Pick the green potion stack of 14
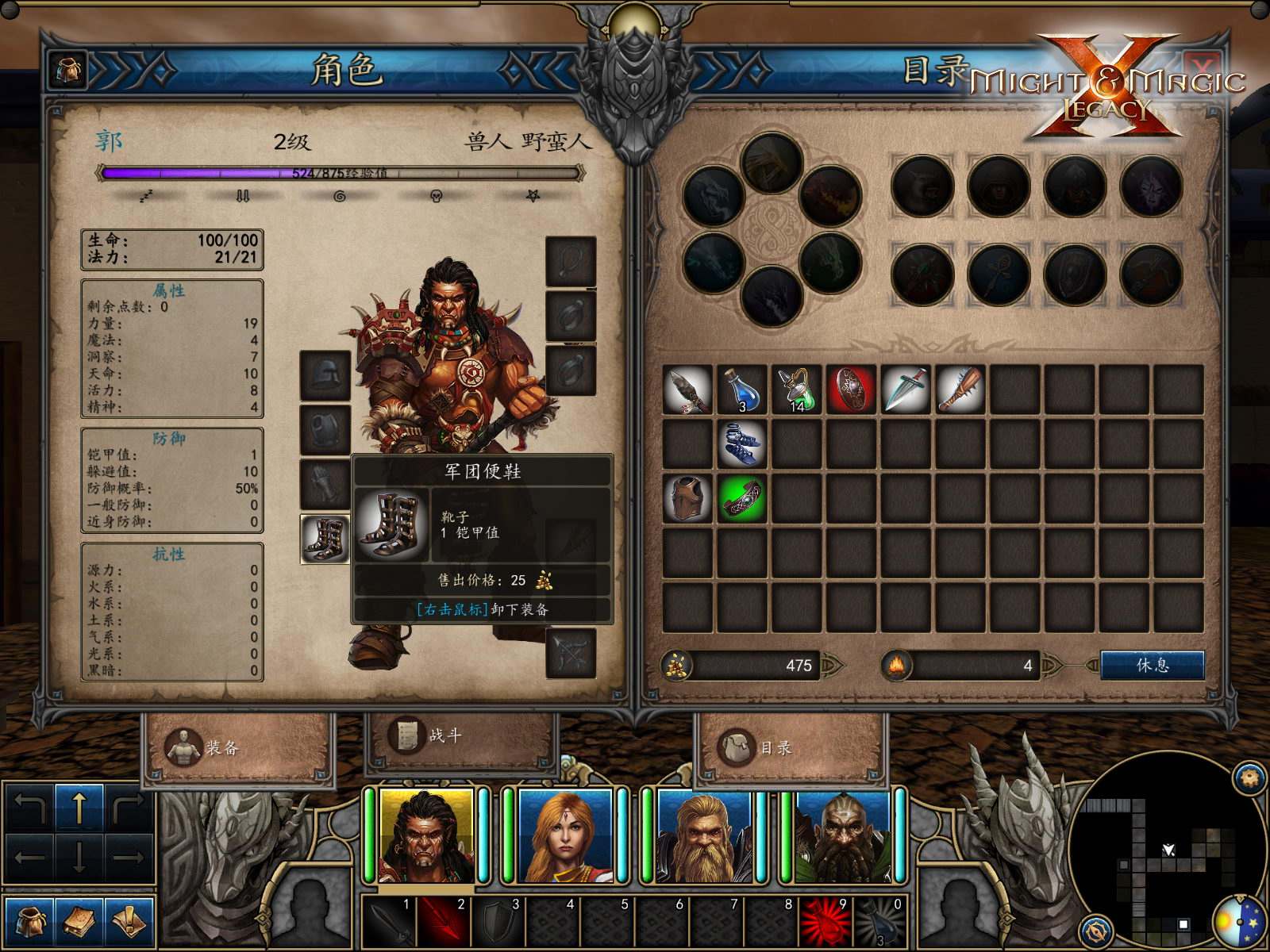 (x=797, y=390)
